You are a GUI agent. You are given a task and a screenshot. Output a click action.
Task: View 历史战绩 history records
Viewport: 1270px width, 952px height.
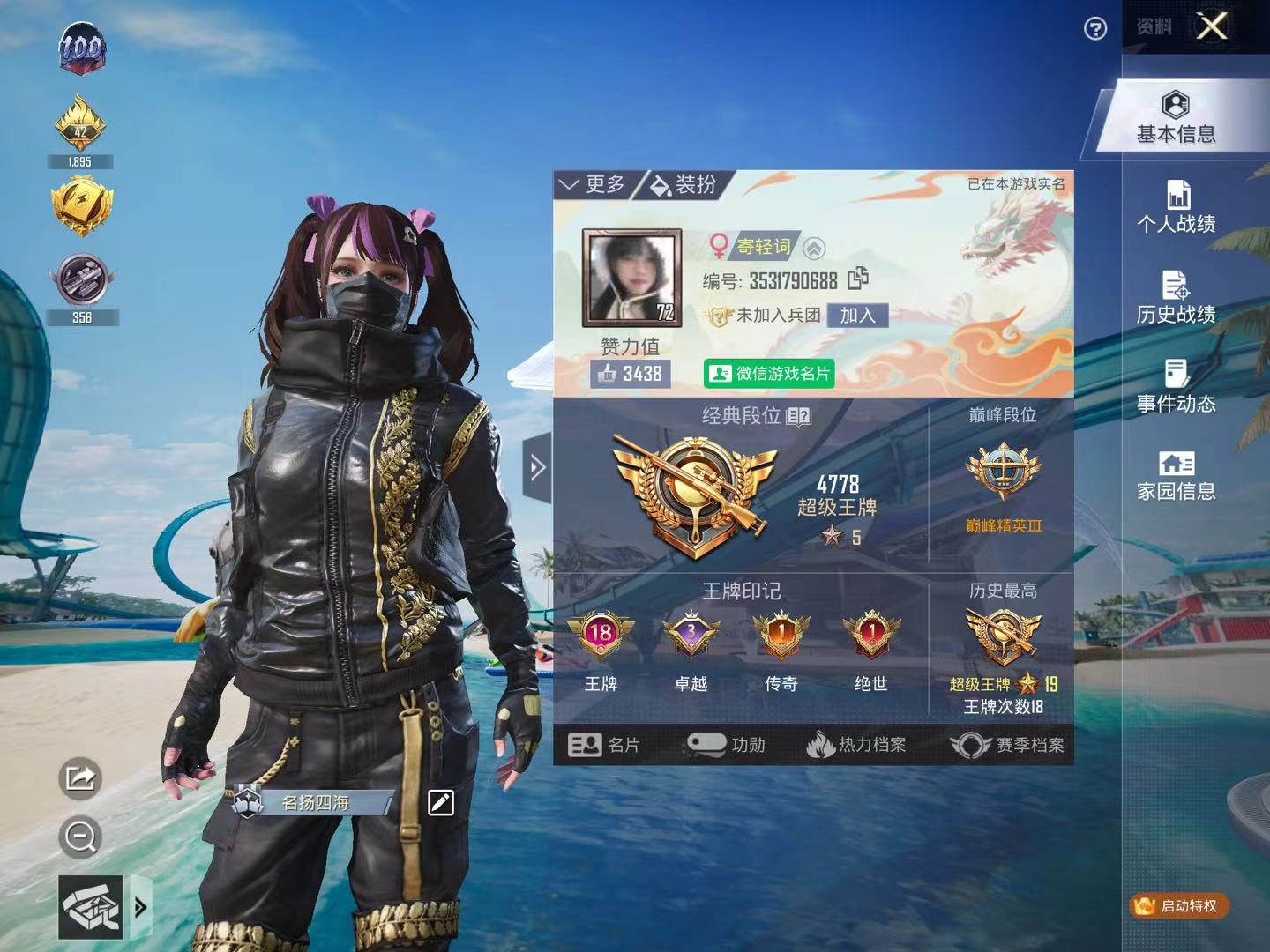pyautogui.click(x=1176, y=298)
